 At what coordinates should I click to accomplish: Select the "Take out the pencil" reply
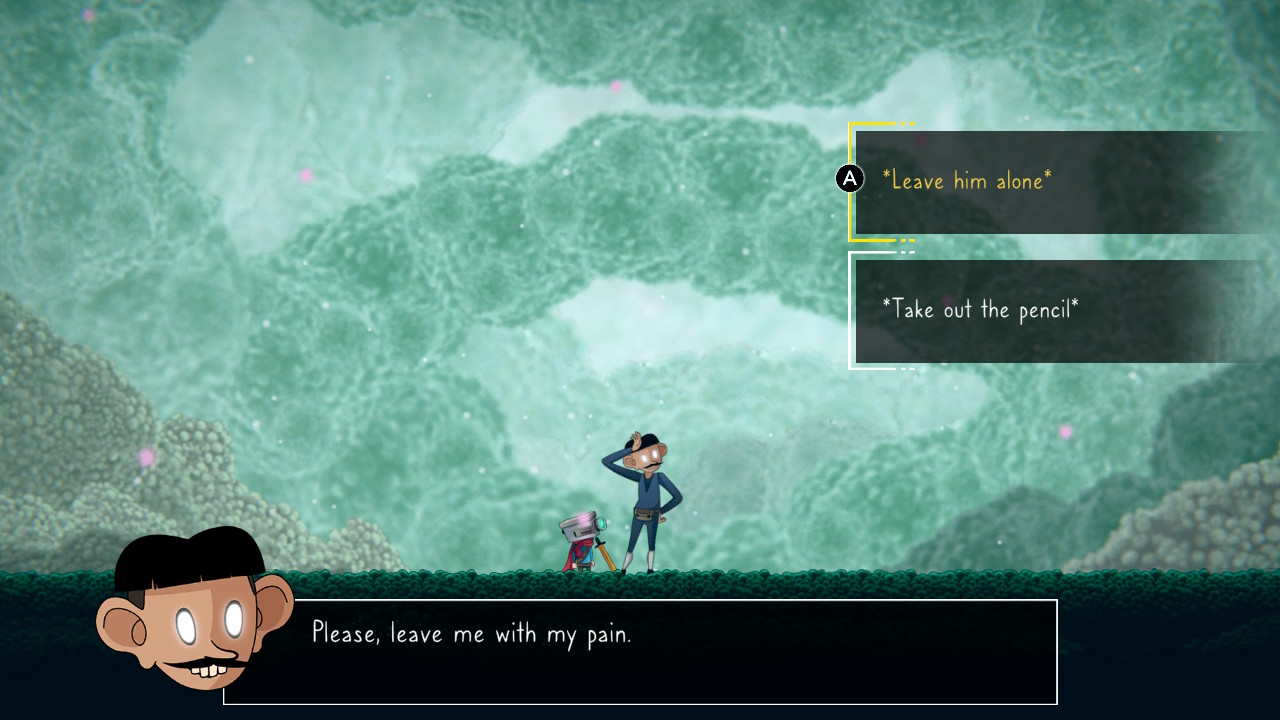[980, 309]
